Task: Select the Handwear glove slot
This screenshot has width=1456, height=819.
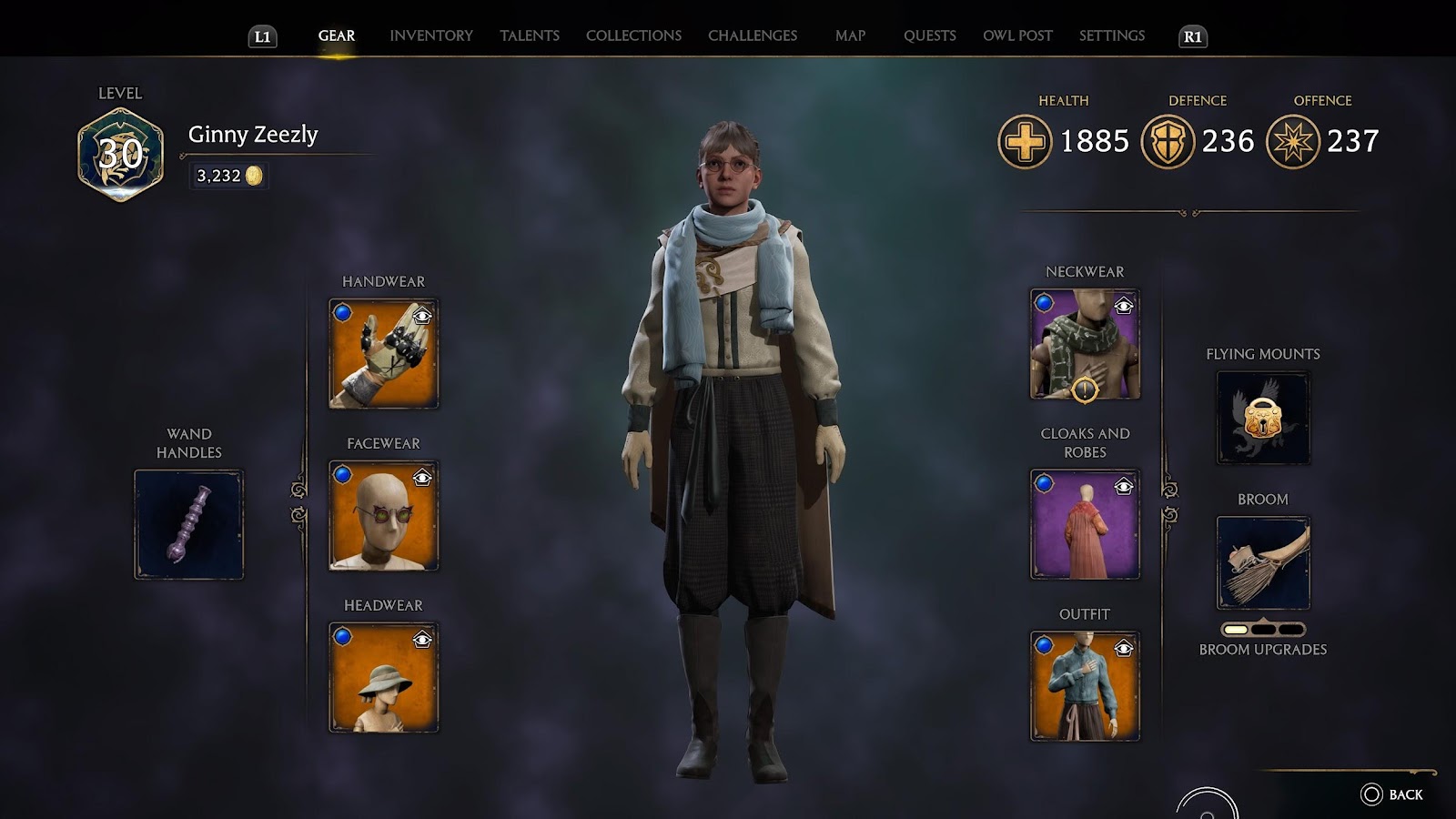Action: coord(383,354)
